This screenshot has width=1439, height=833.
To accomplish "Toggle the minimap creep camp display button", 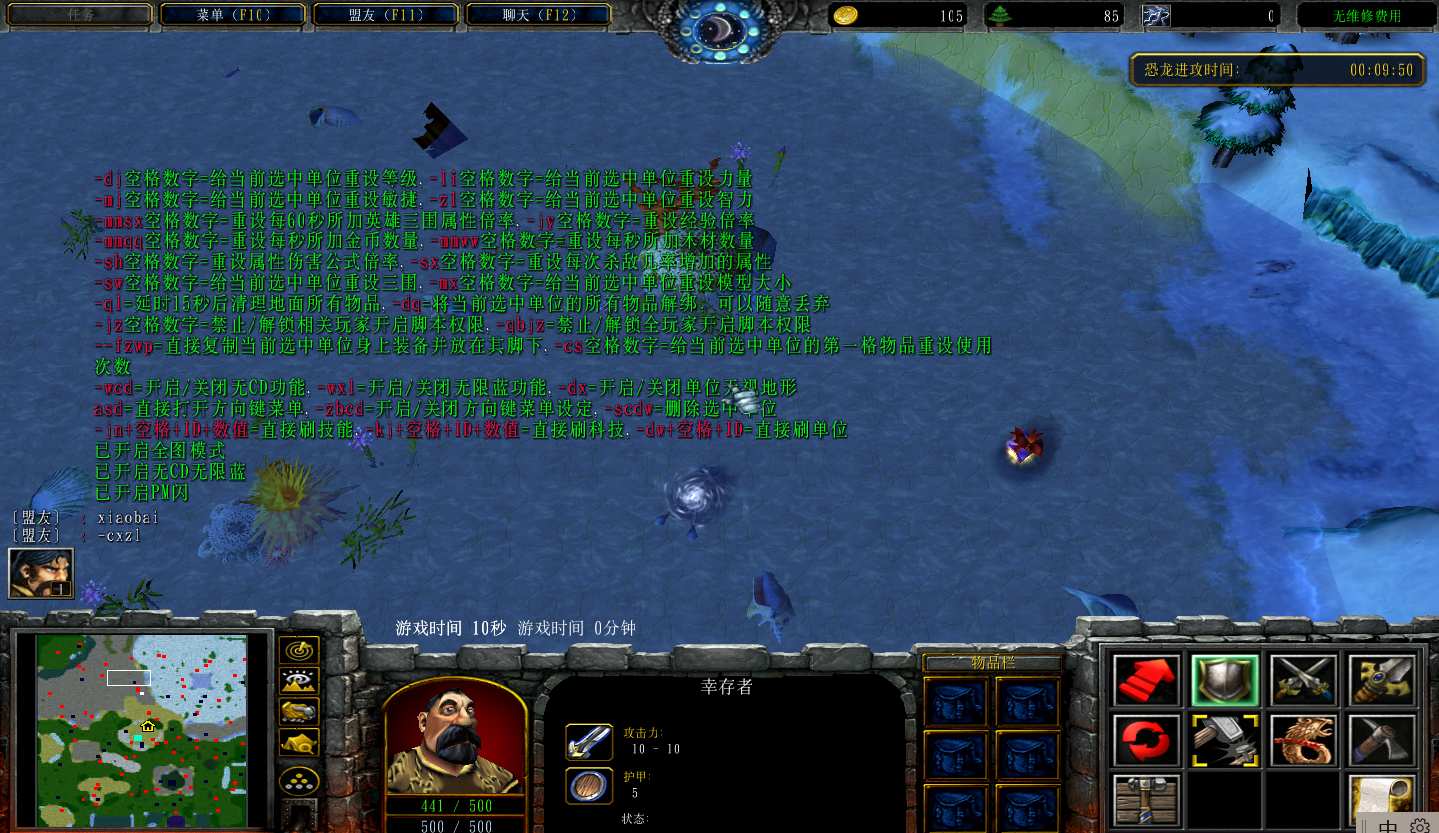I will click(298, 742).
